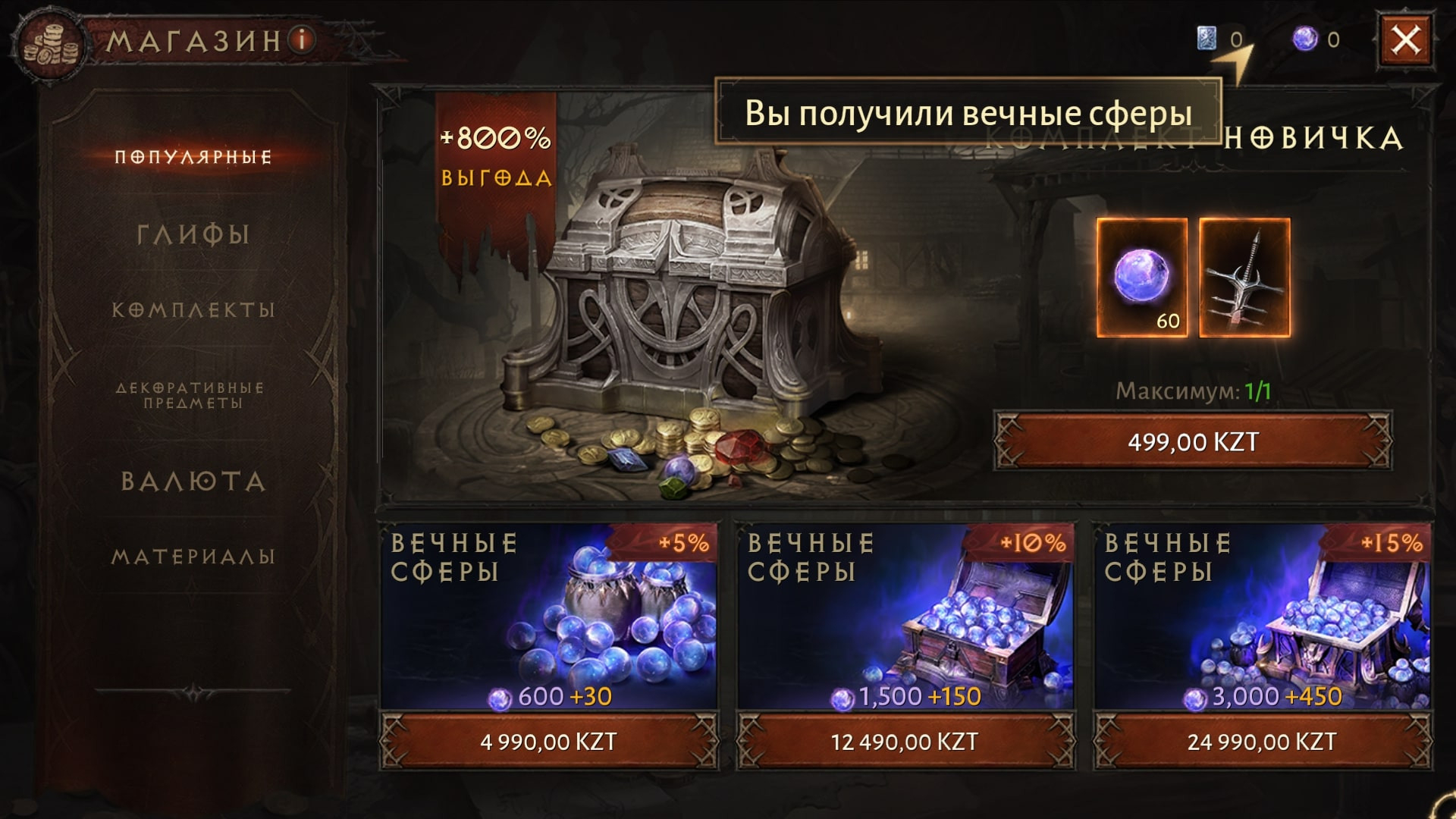The image size is (1456, 819).
Task: Tap the eternal orb currency icon
Action: pyautogui.click(x=1305, y=39)
